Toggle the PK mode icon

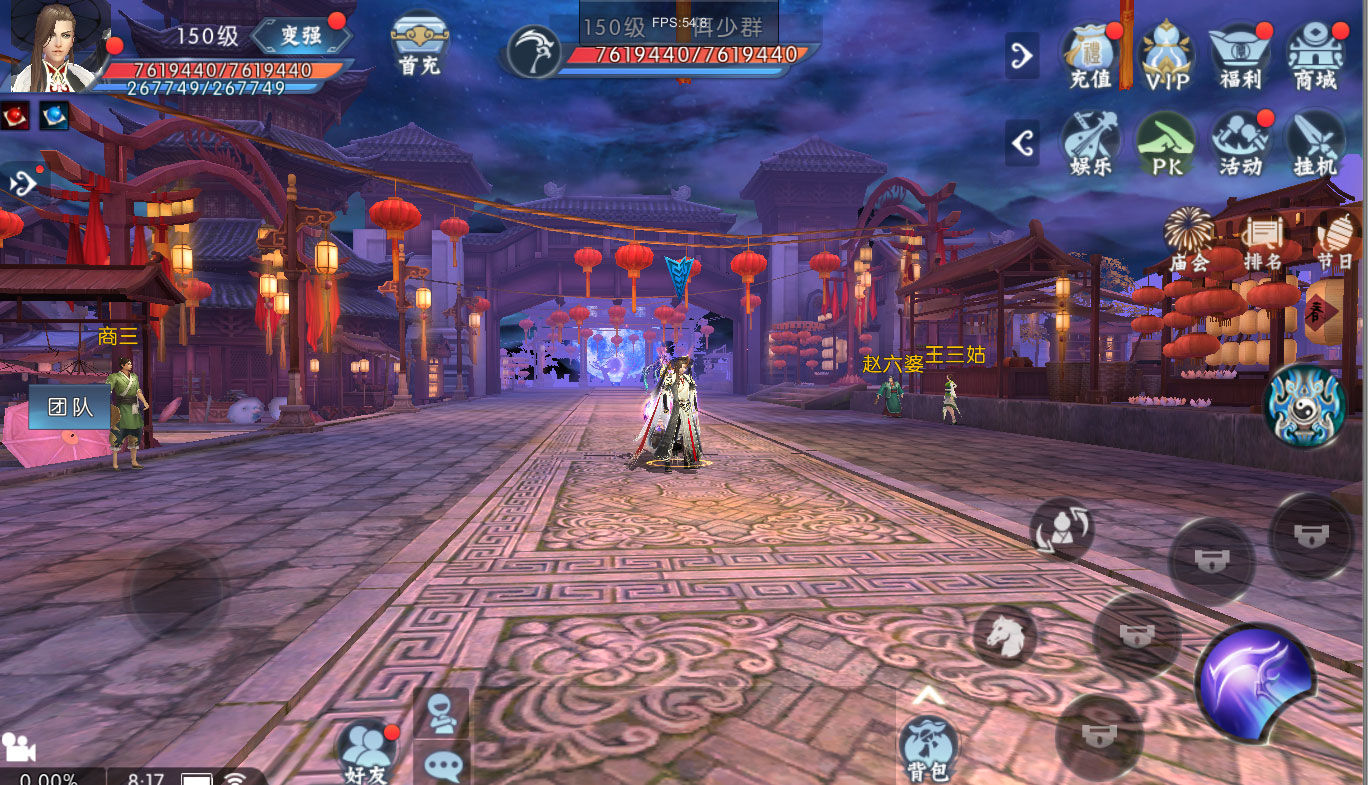[x=1166, y=143]
